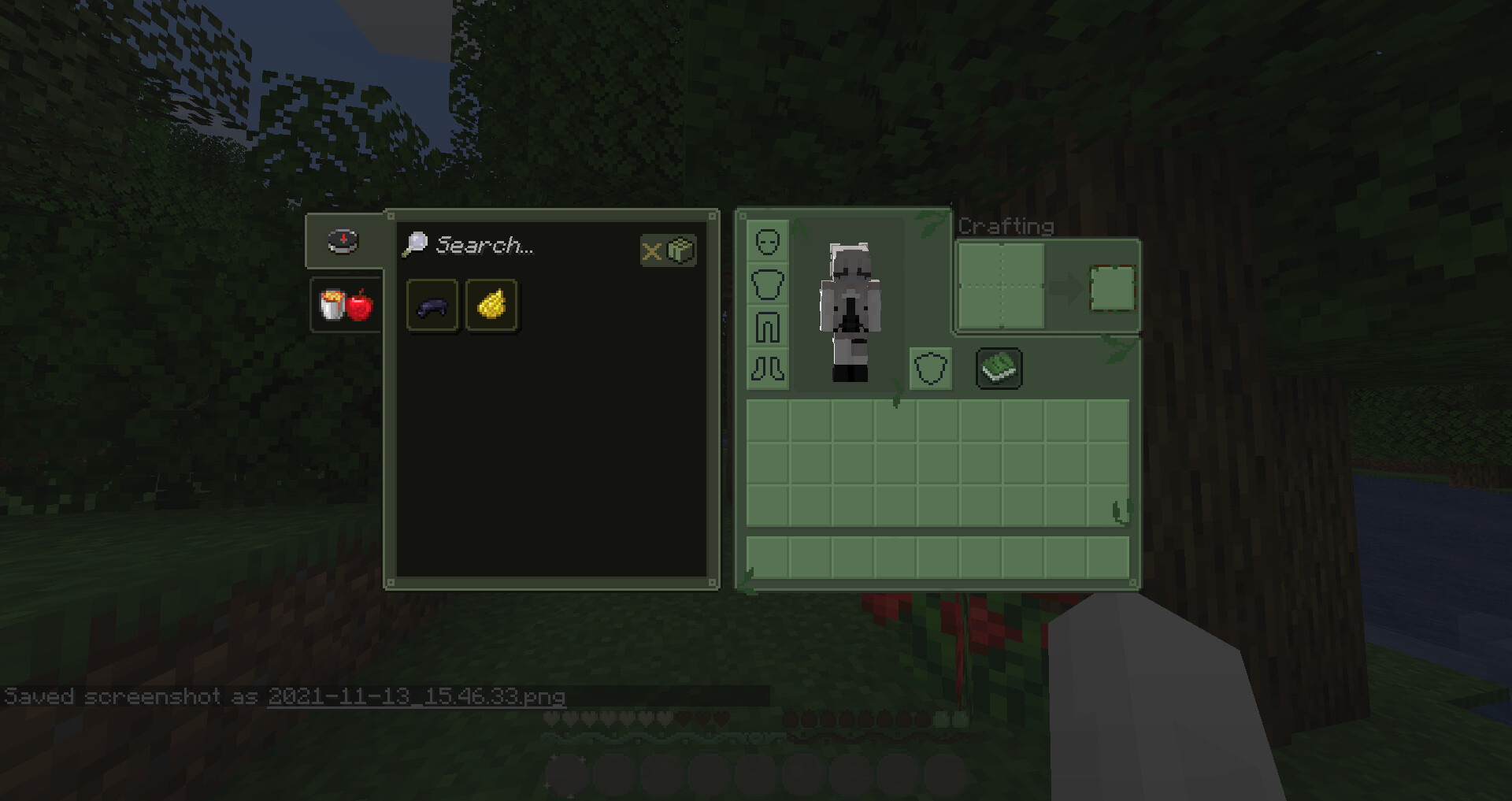Switch to the compass recipe tab
Image resolution: width=1512 pixels, height=801 pixels.
pyautogui.click(x=343, y=241)
